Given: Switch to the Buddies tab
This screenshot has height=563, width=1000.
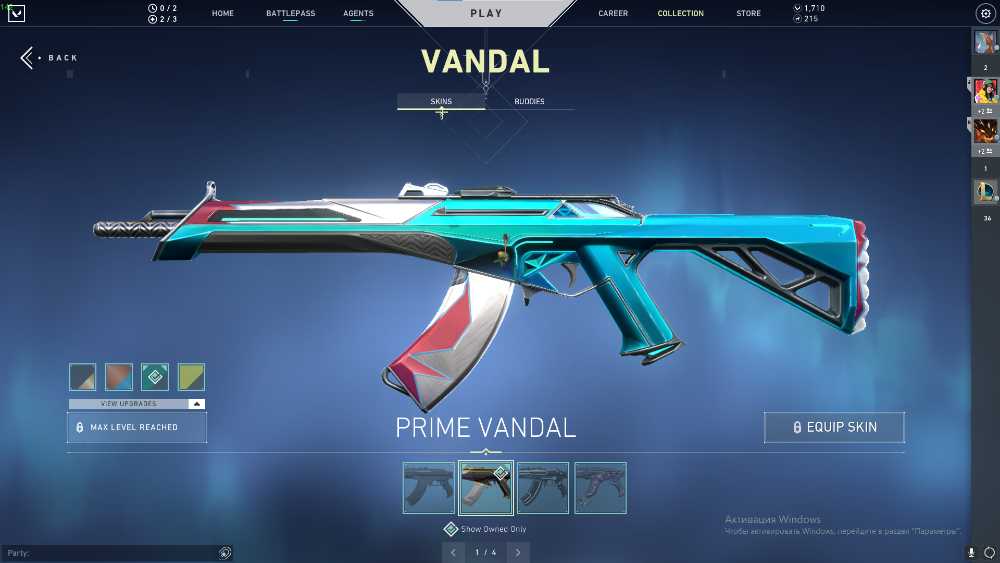Looking at the screenshot, I should [x=529, y=102].
